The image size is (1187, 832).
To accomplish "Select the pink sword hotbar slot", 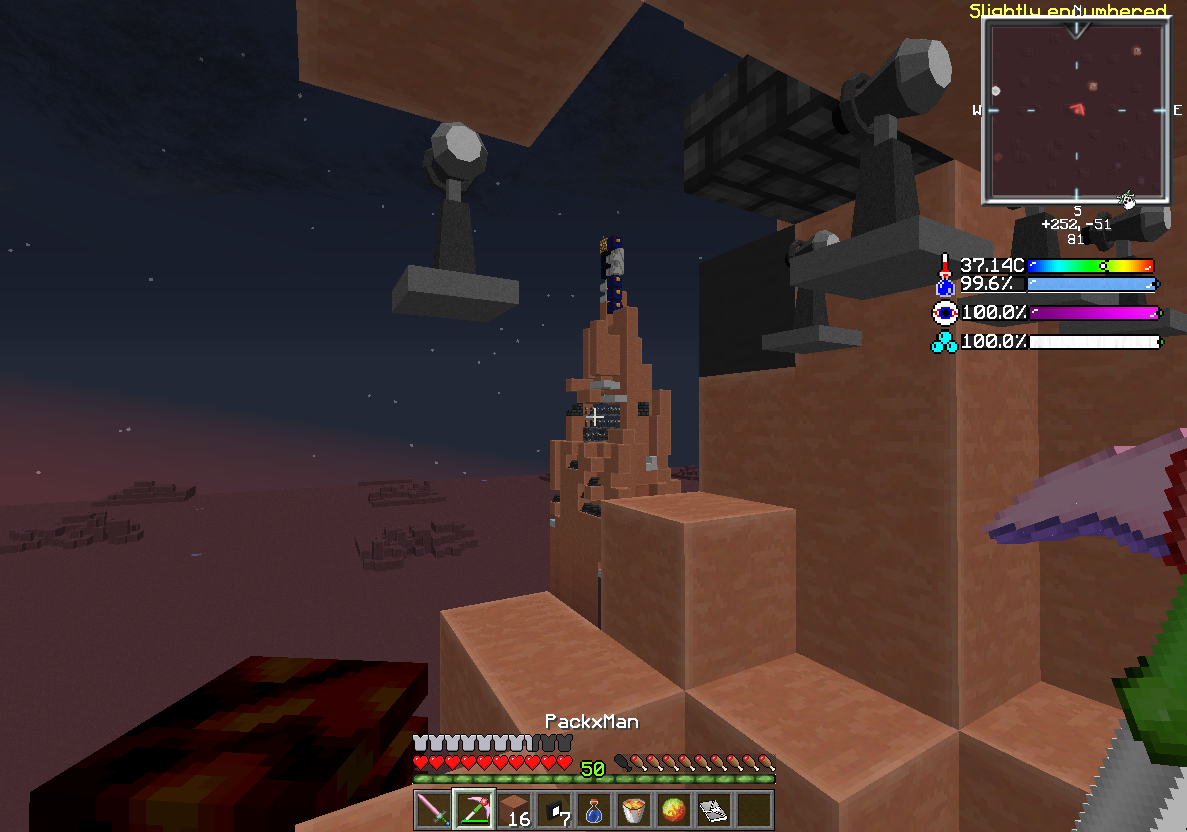I will 433,809.
